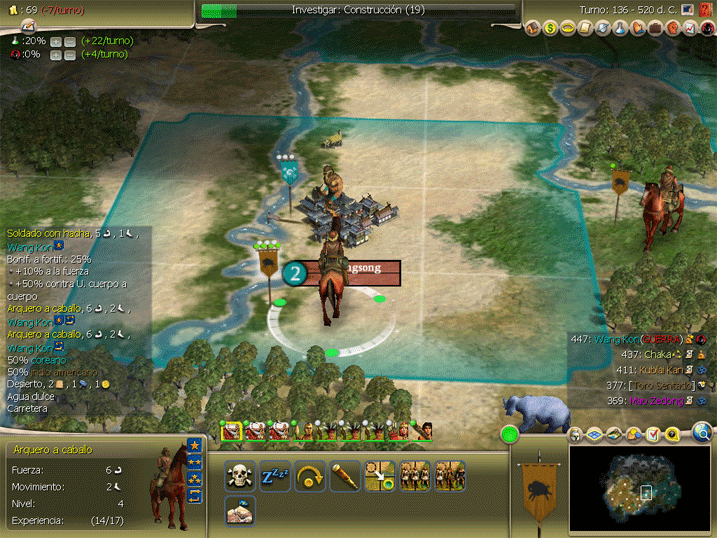Decrease the research rate with minus button

coord(71,41)
